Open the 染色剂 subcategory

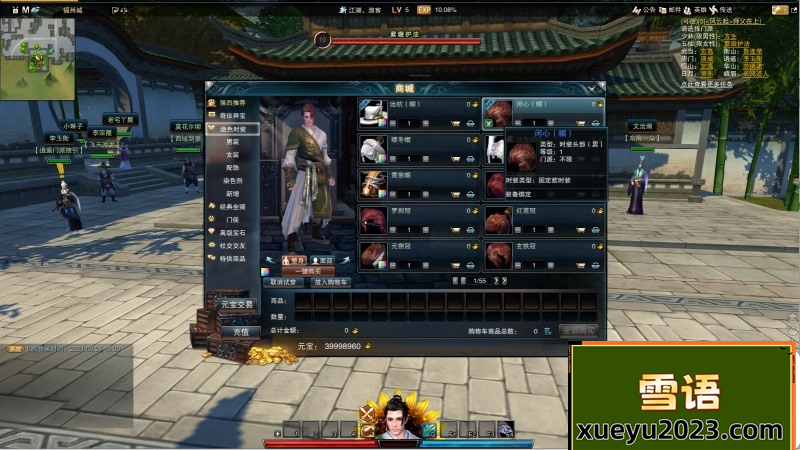pyautogui.click(x=233, y=181)
